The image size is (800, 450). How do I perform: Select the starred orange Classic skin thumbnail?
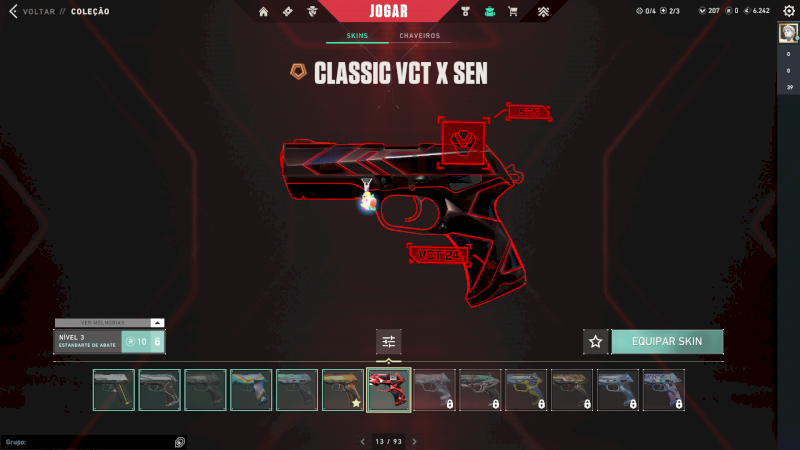[x=342, y=390]
